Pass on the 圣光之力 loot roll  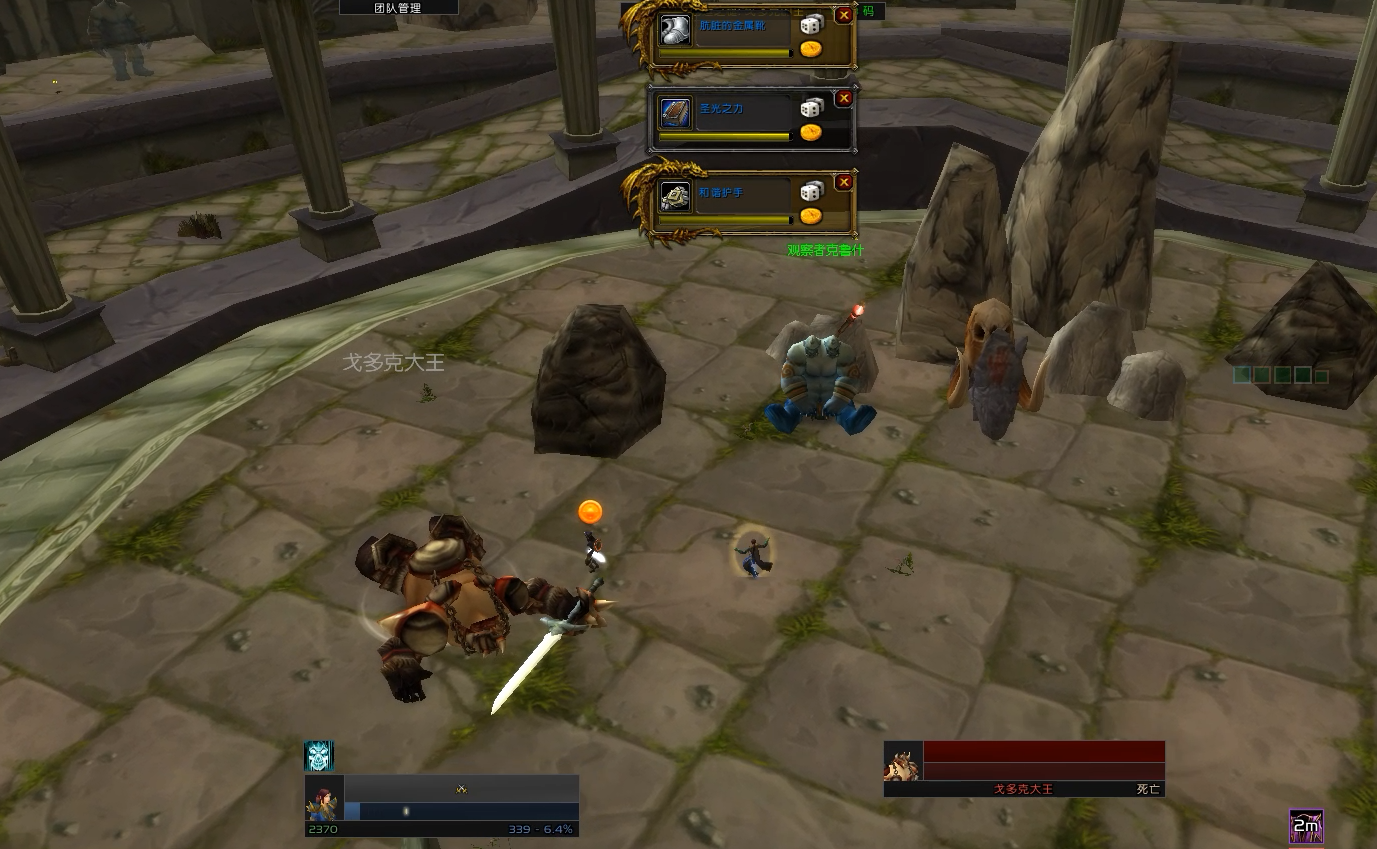(844, 98)
